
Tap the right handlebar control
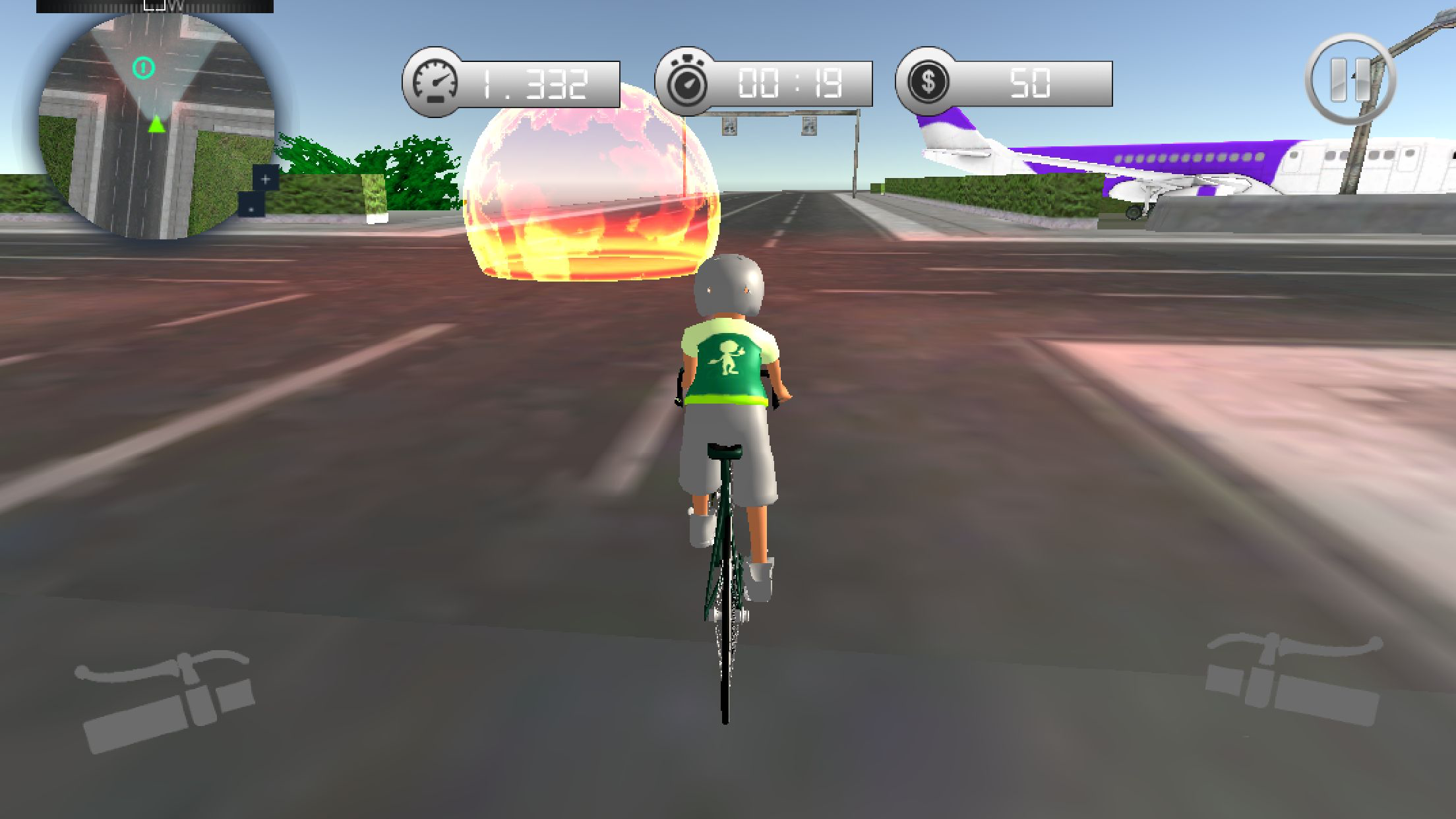pyautogui.click(x=1294, y=679)
